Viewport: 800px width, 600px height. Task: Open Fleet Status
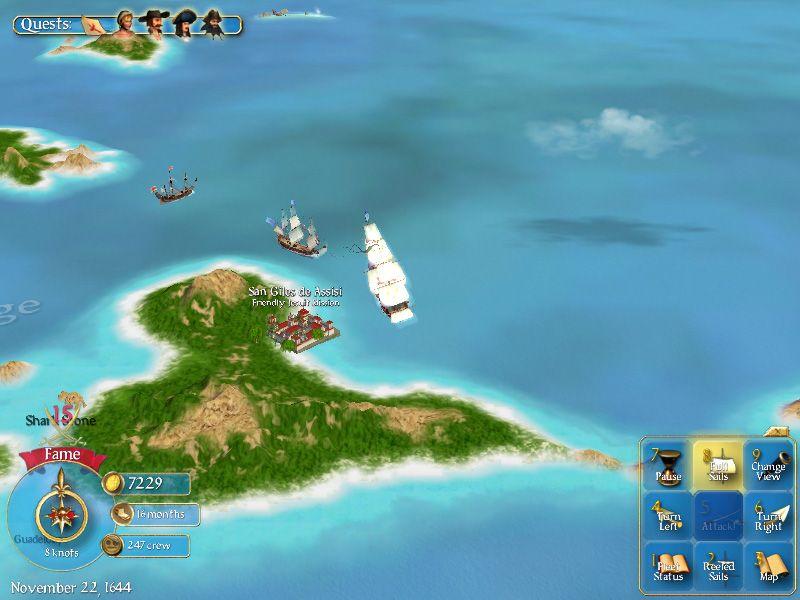pos(668,567)
